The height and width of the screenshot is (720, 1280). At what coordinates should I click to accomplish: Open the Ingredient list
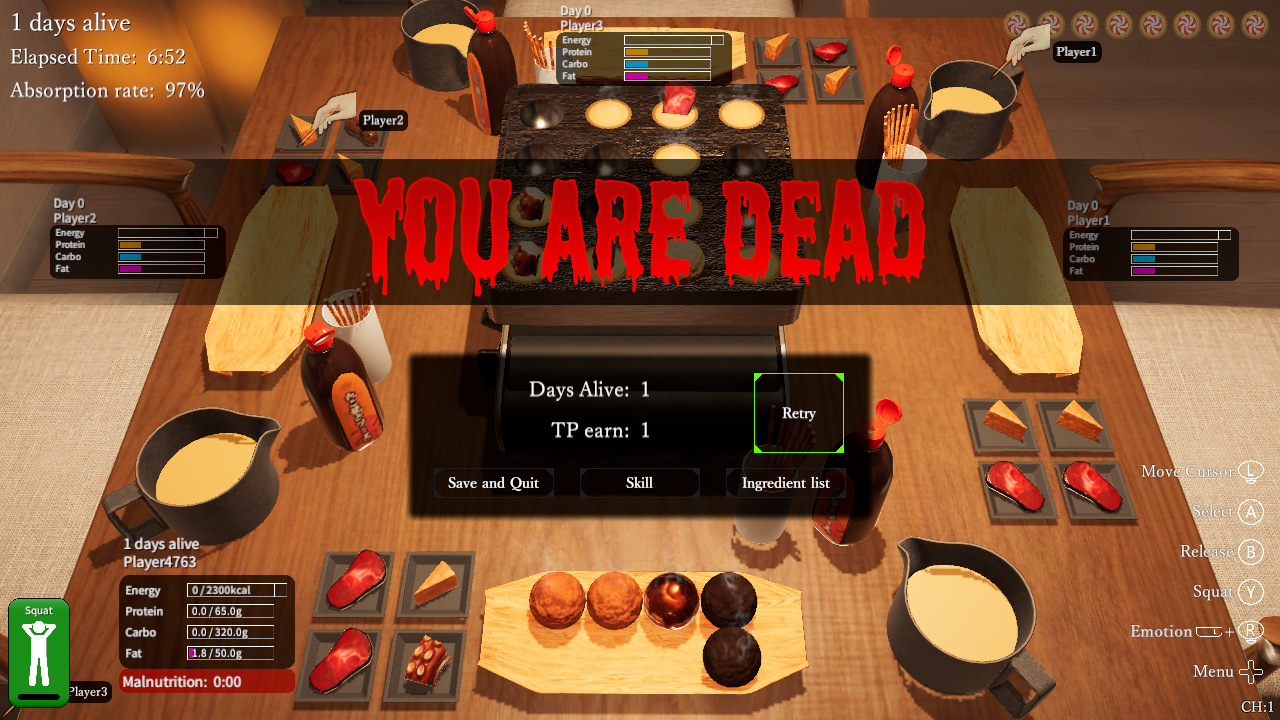point(786,483)
